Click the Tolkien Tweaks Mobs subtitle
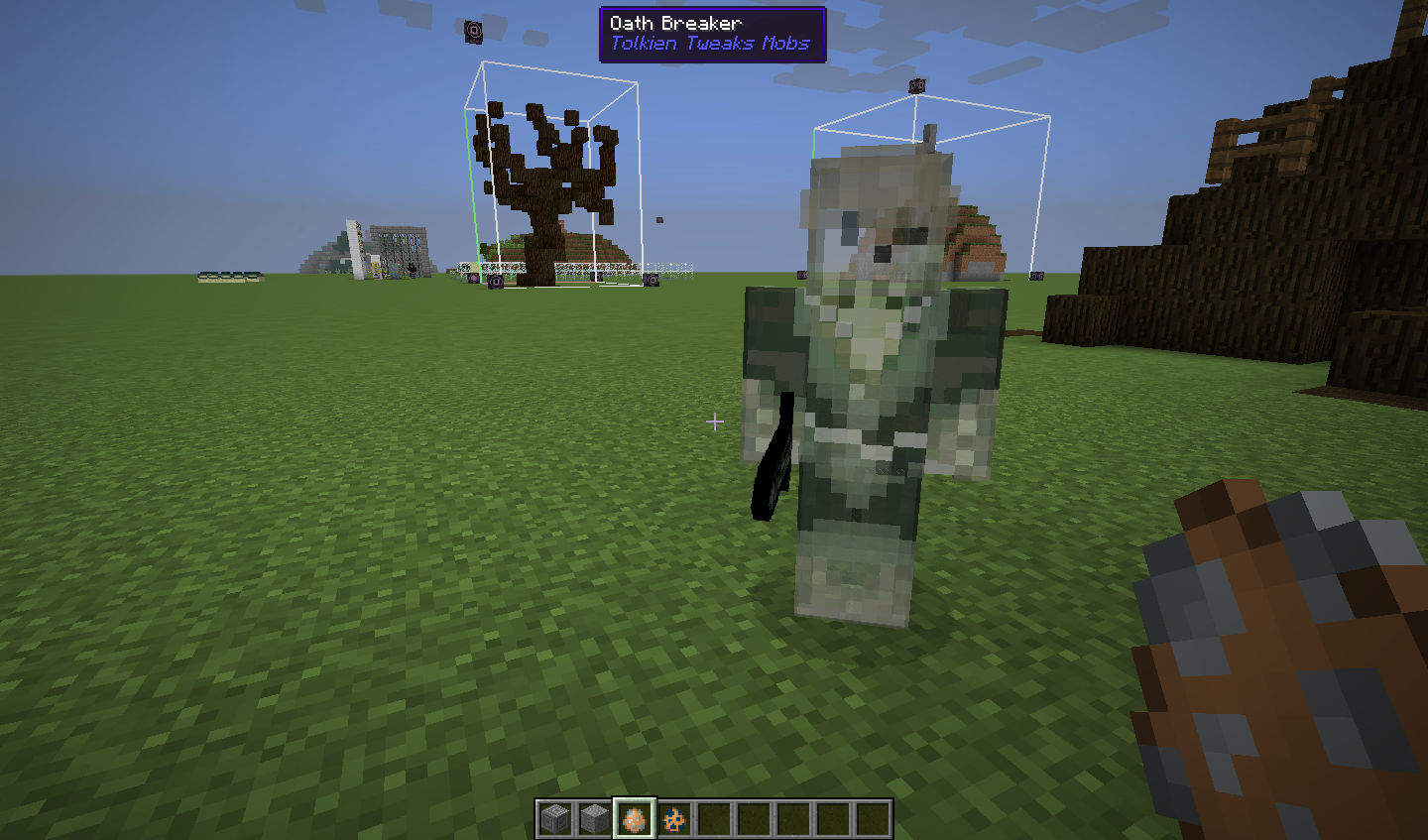1428x840 pixels. (x=712, y=43)
